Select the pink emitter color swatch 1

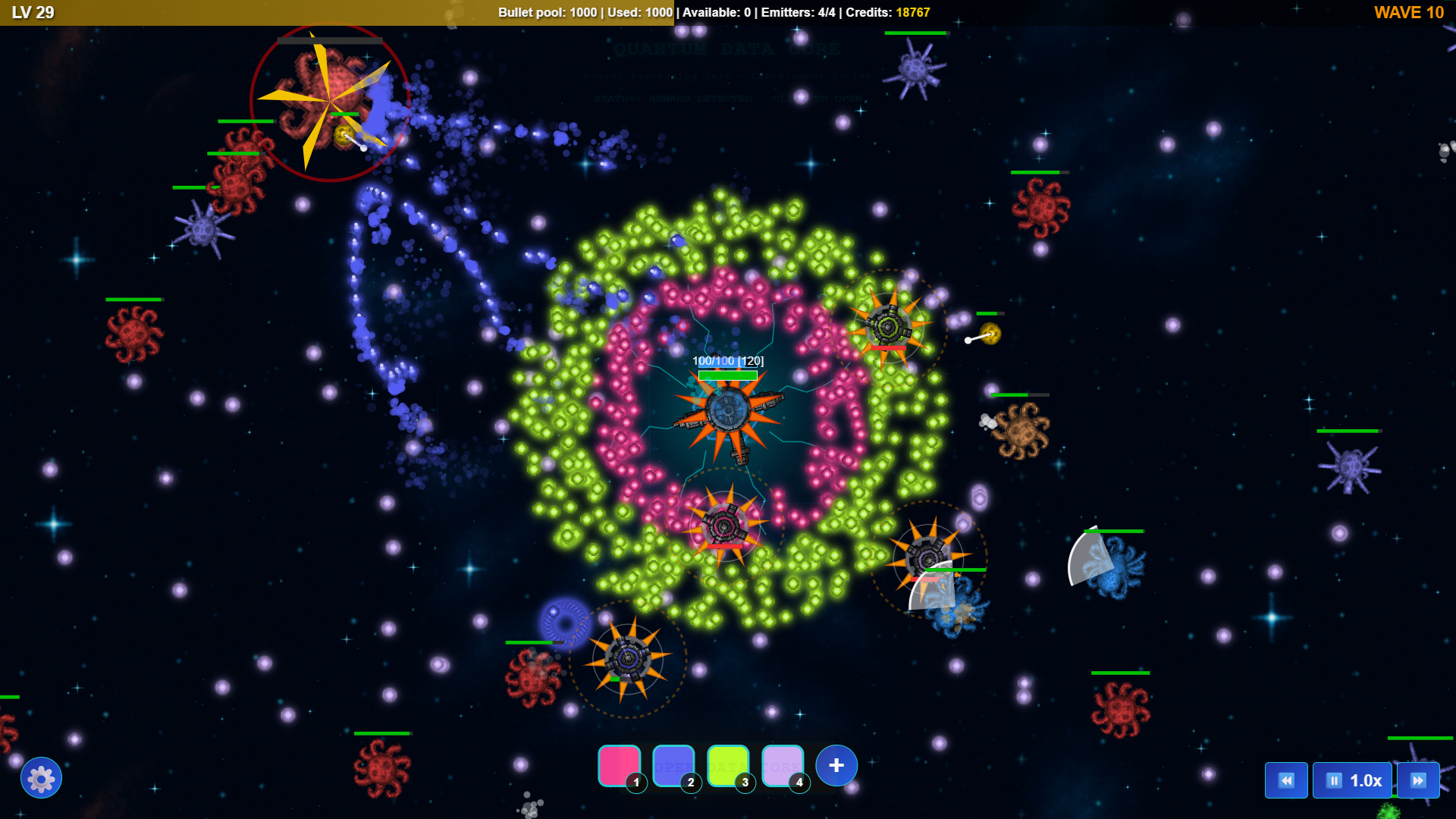[617, 765]
